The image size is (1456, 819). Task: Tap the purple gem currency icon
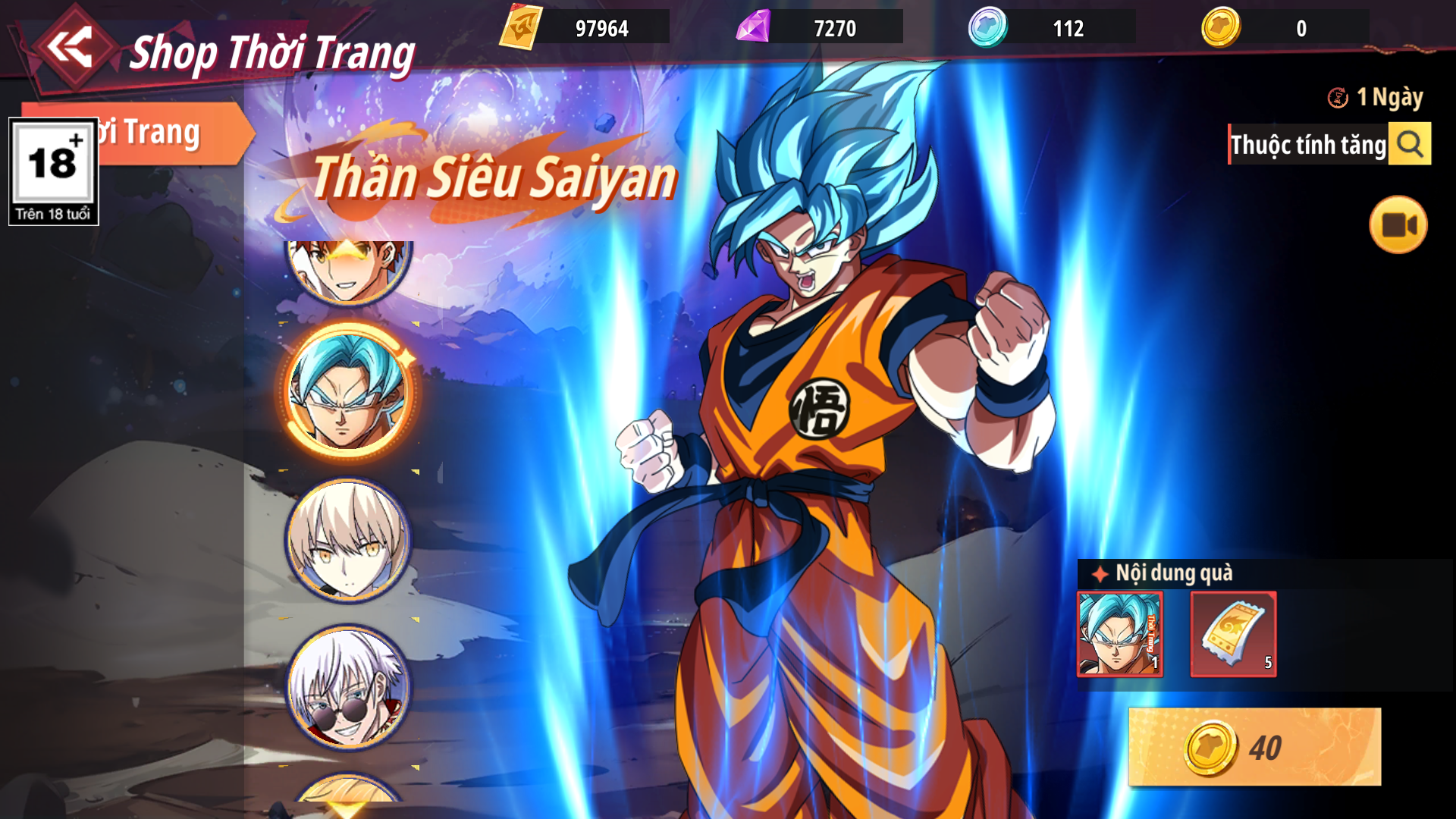753,28
